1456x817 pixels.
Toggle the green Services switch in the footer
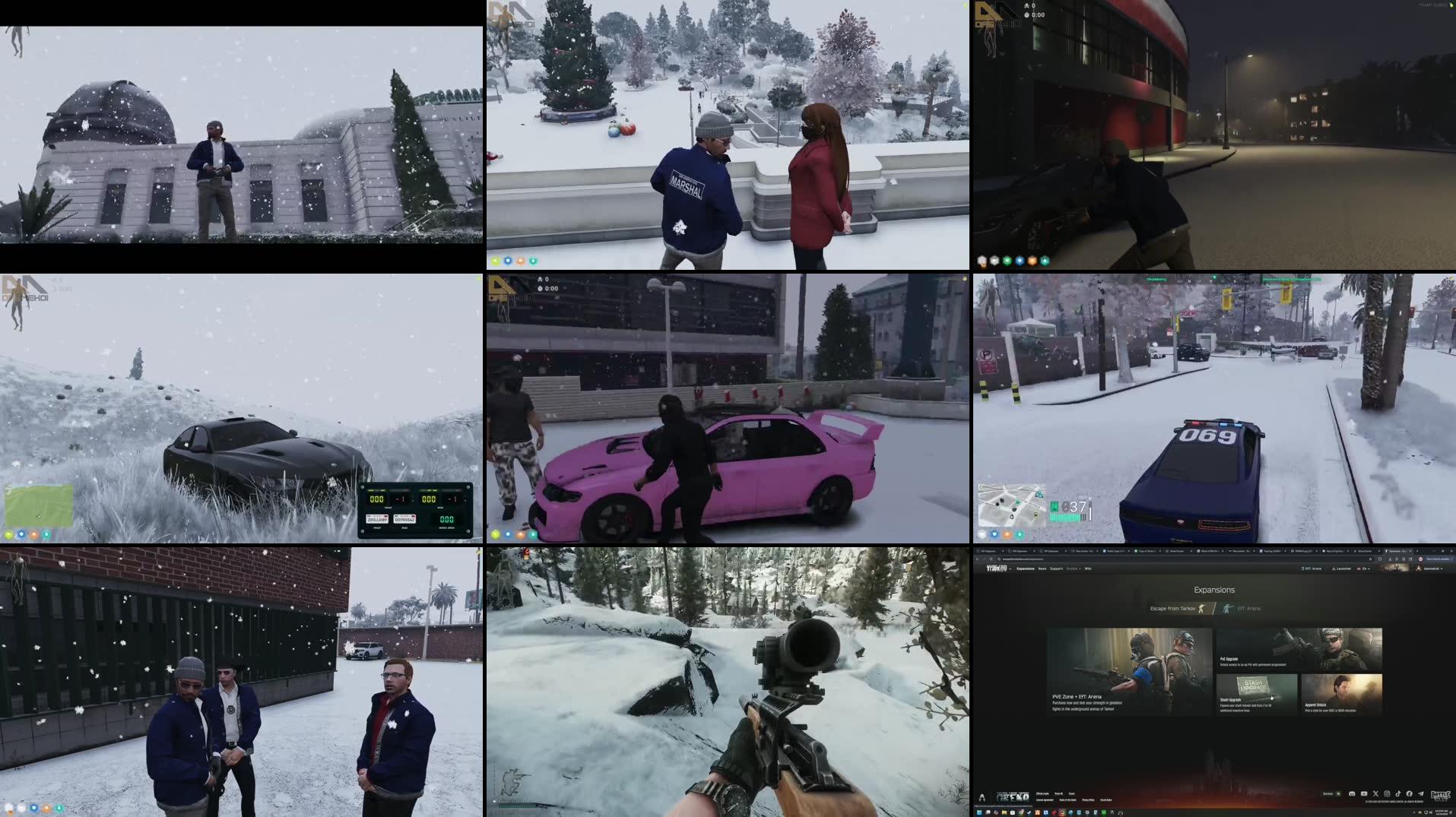coord(1337,793)
